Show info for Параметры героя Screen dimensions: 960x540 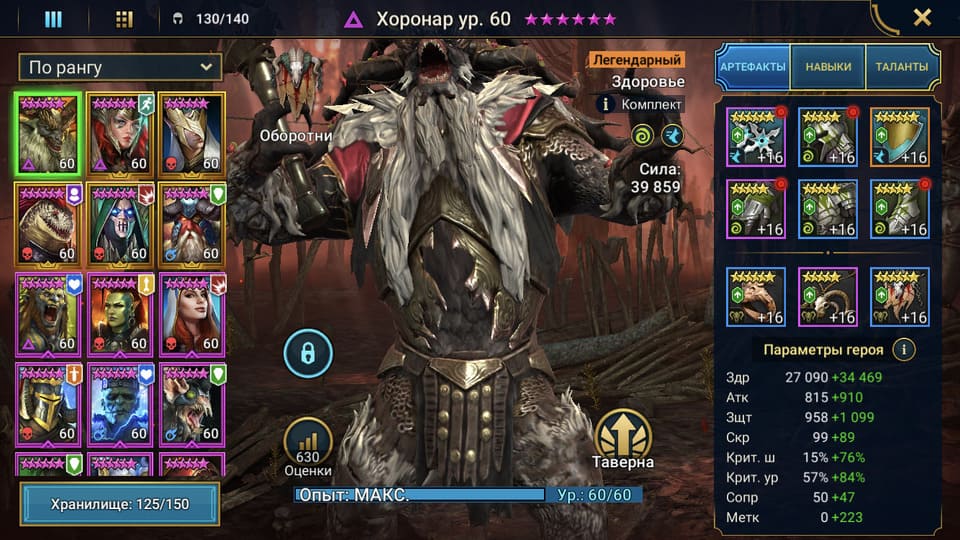click(x=904, y=350)
